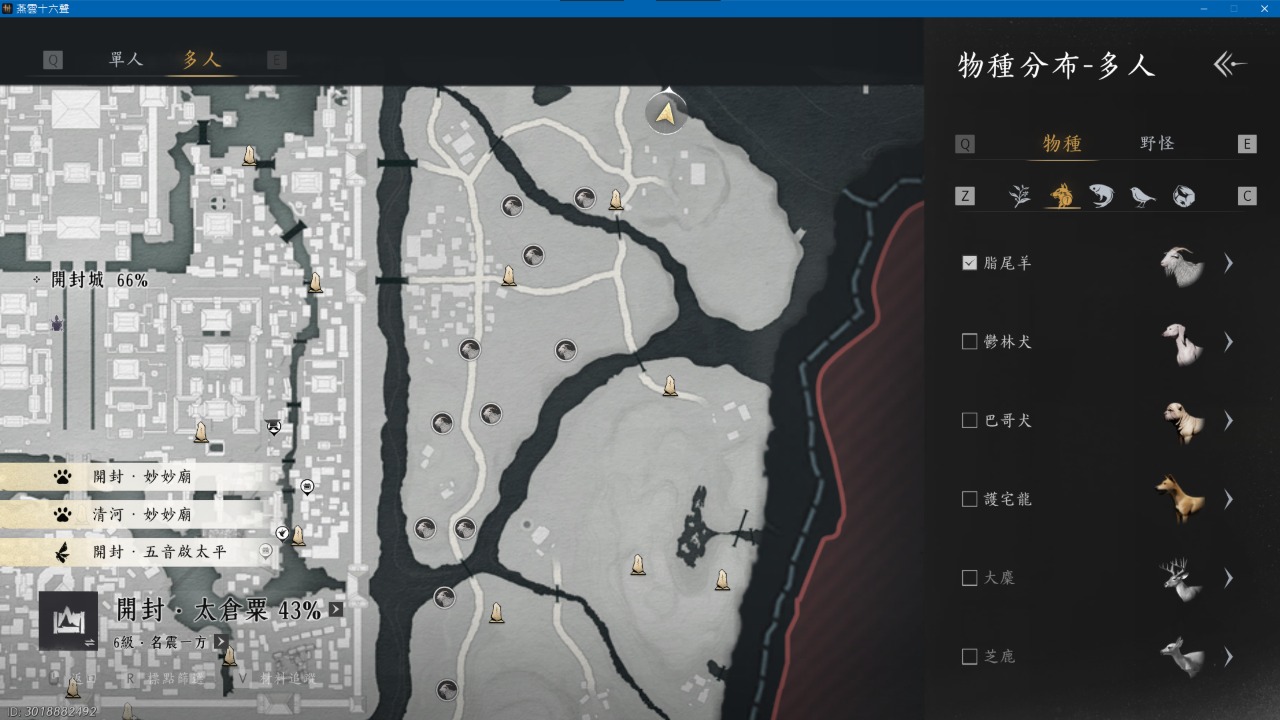Check the 護宅龍 checkbox
The image size is (1280, 720).
tap(969, 499)
